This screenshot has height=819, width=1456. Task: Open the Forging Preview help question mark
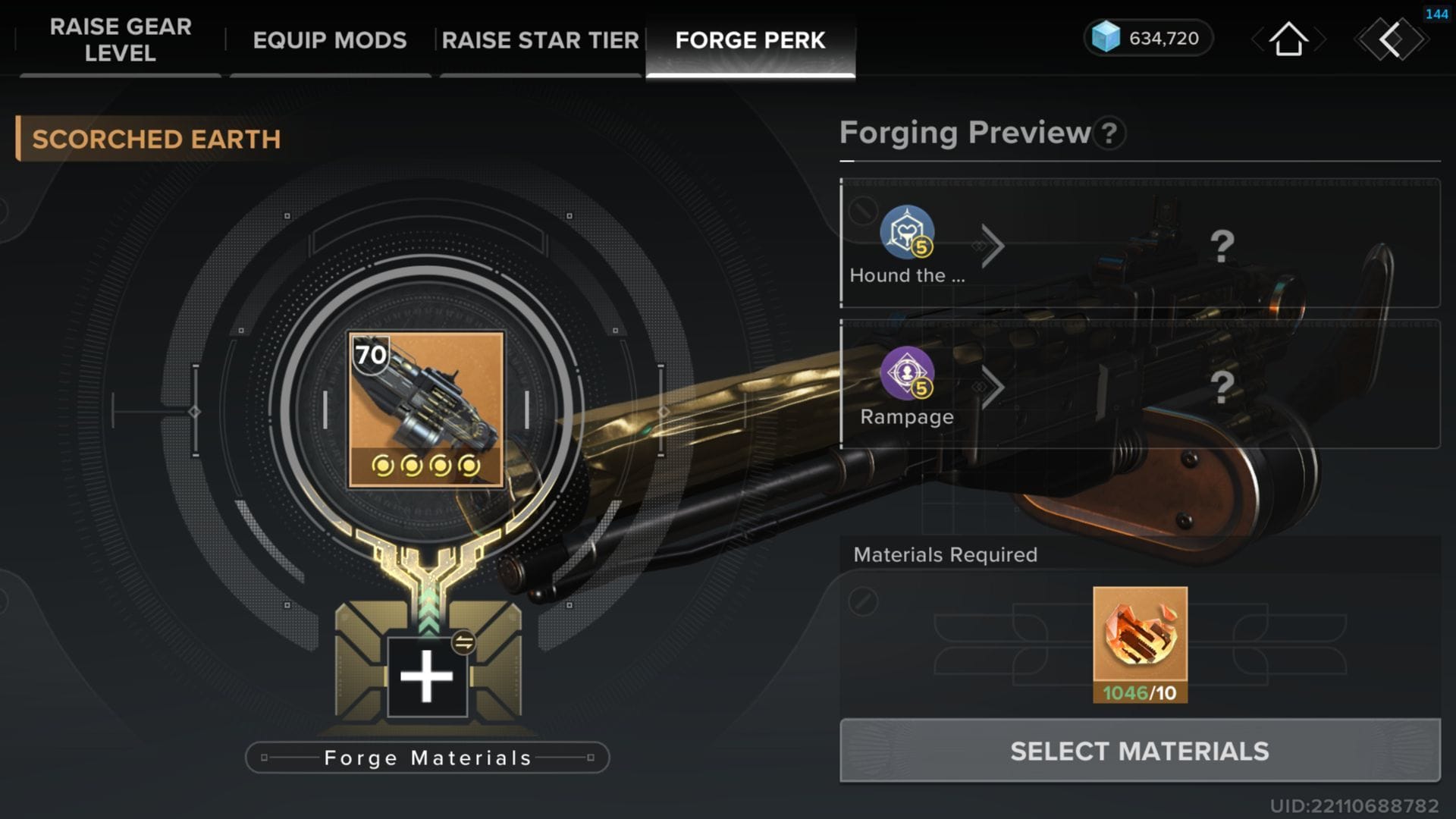1109,133
